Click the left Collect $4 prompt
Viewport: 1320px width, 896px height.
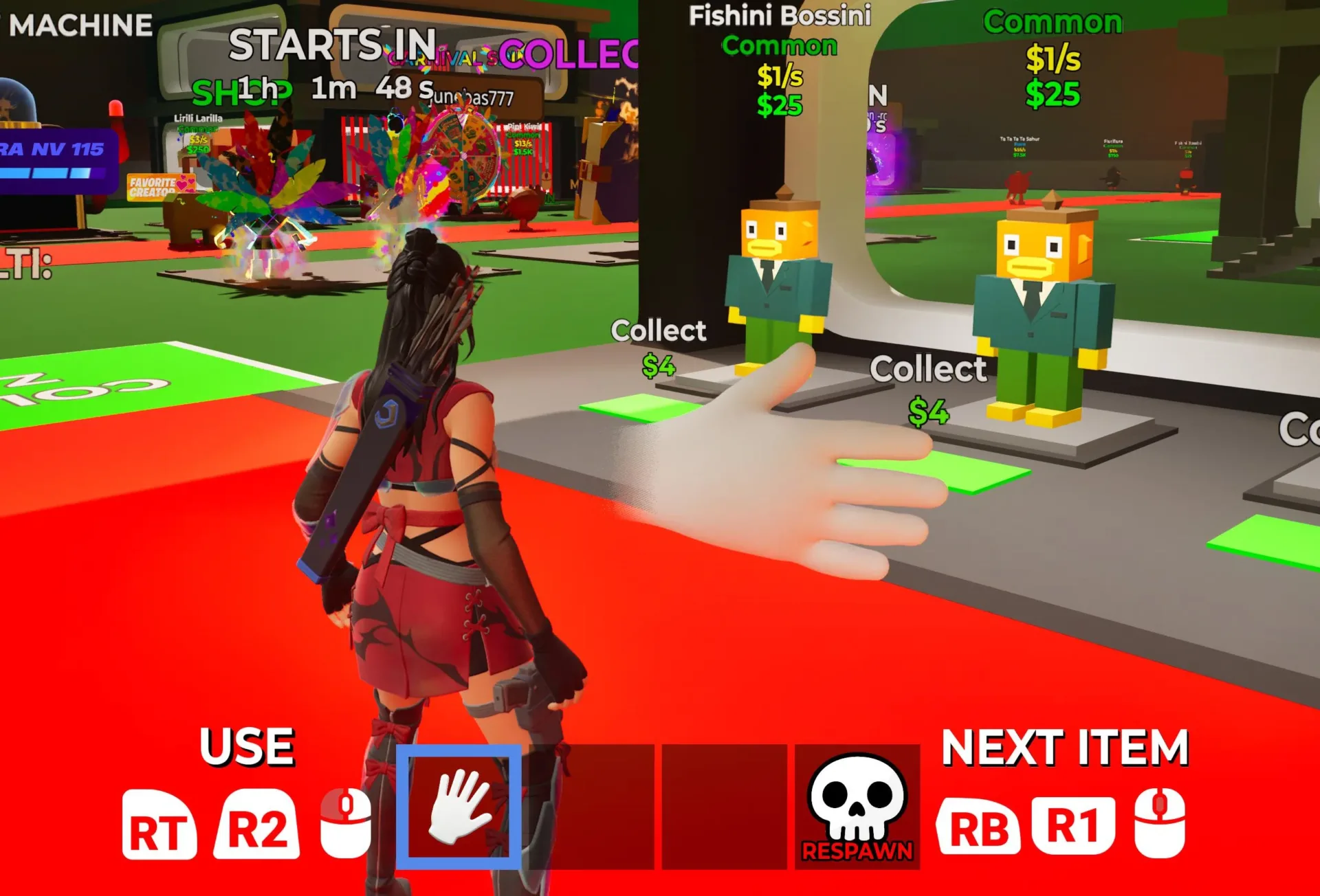[658, 347]
